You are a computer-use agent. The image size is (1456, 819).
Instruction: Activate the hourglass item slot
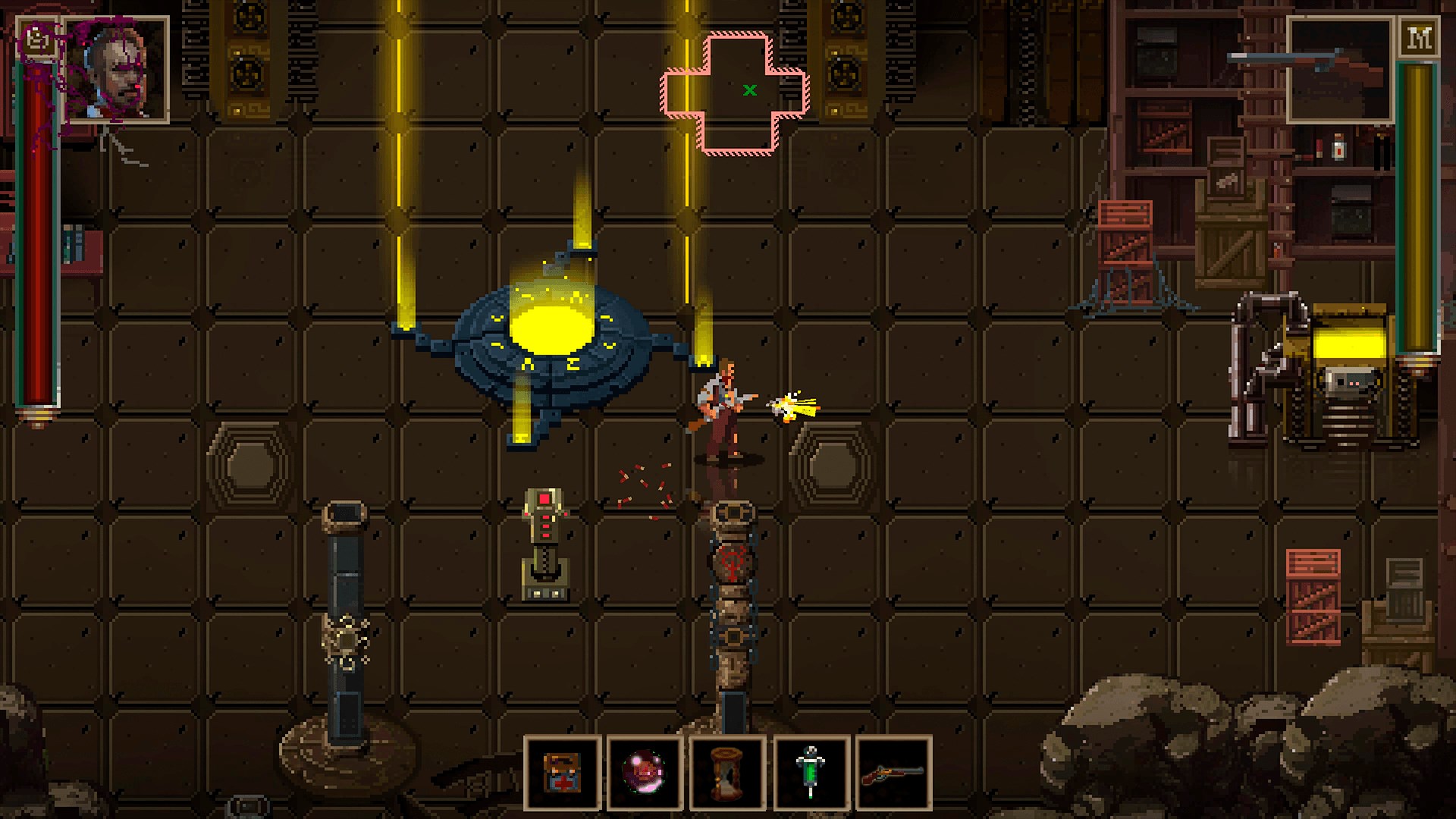pyautogui.click(x=727, y=772)
